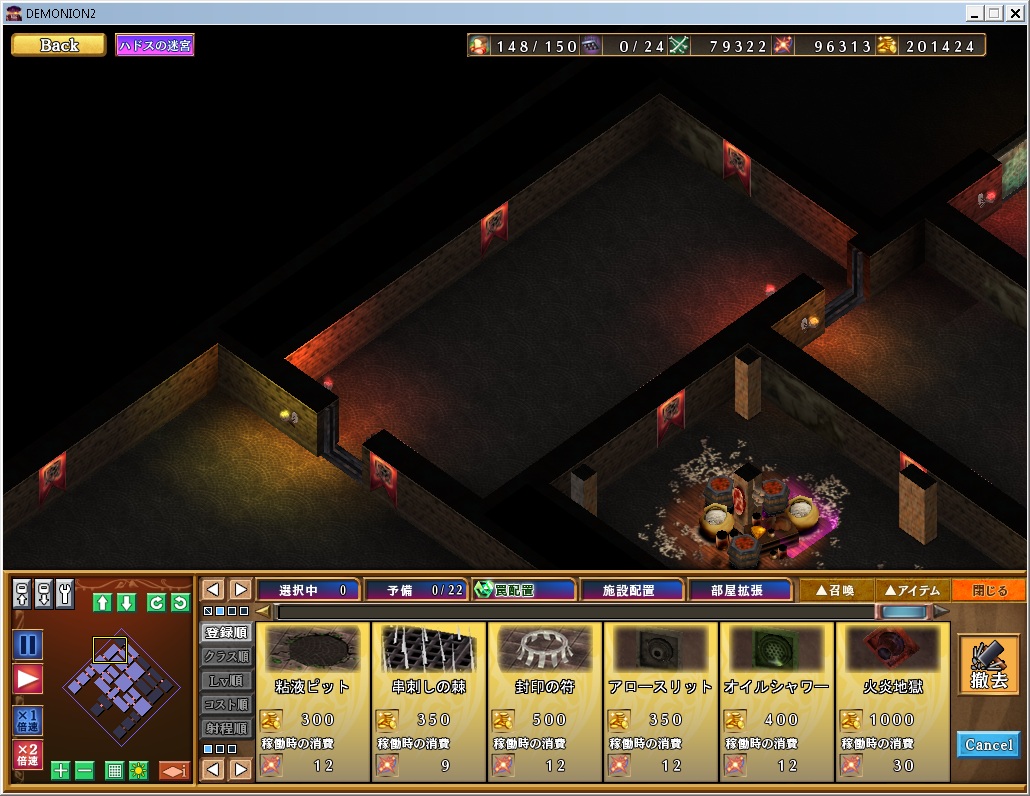Open the 召喚 tab
Screen dimensions: 1030x796
[837, 590]
